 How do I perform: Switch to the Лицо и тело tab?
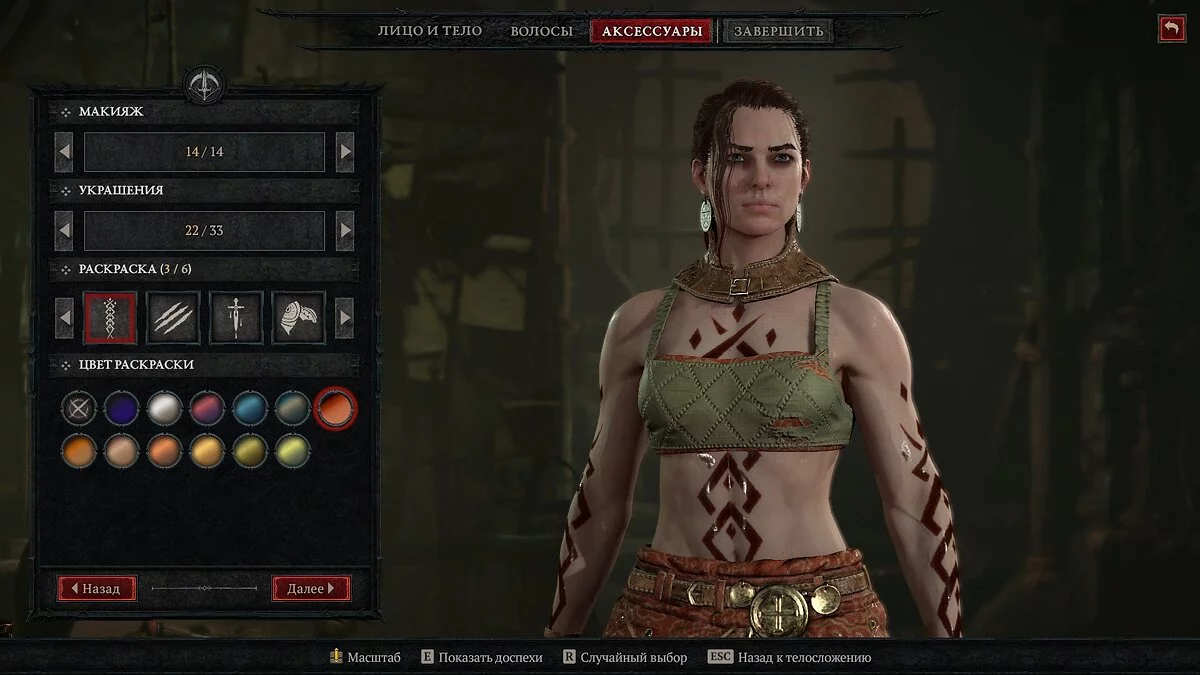[429, 31]
